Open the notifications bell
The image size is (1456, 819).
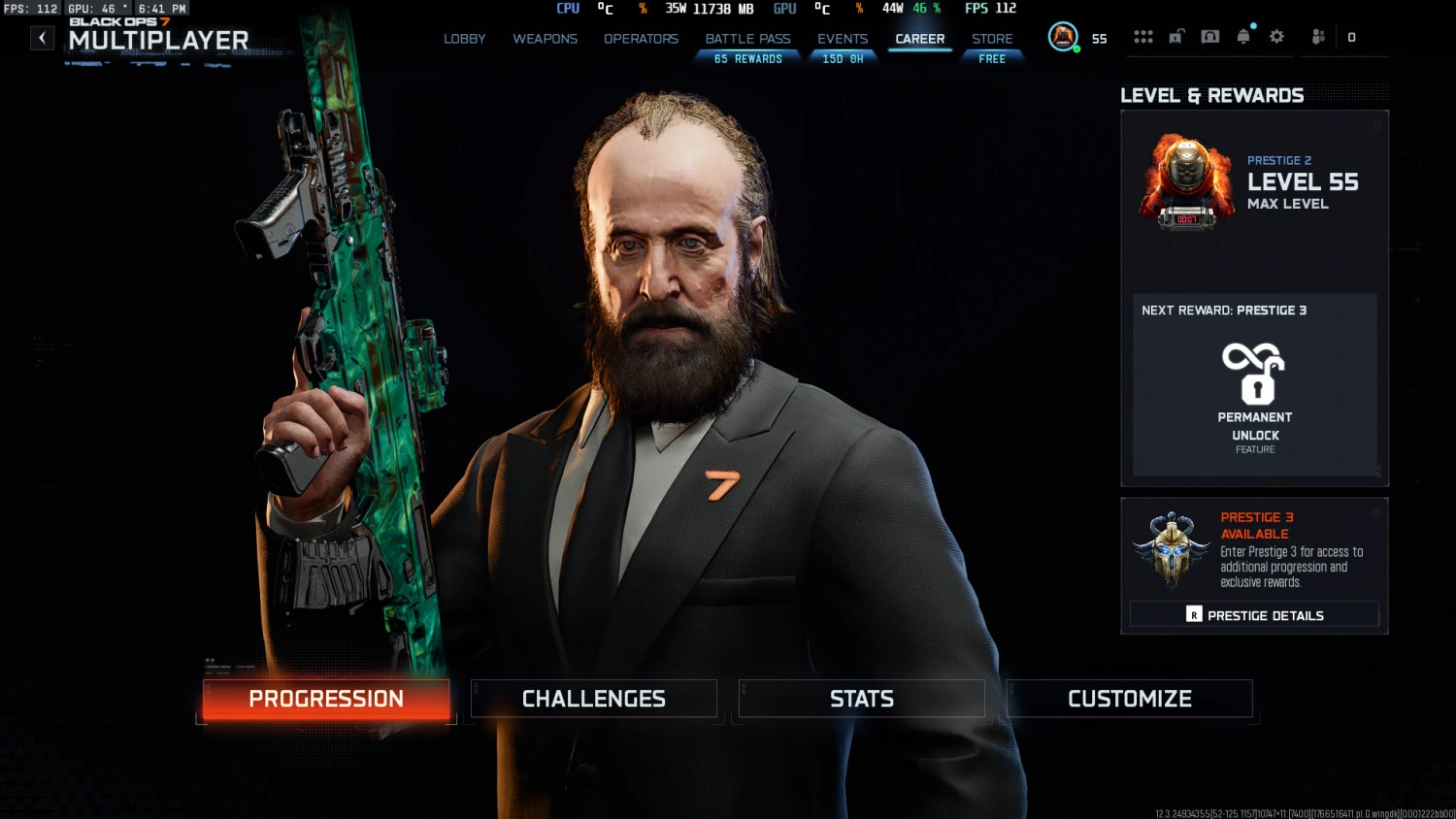(1242, 36)
